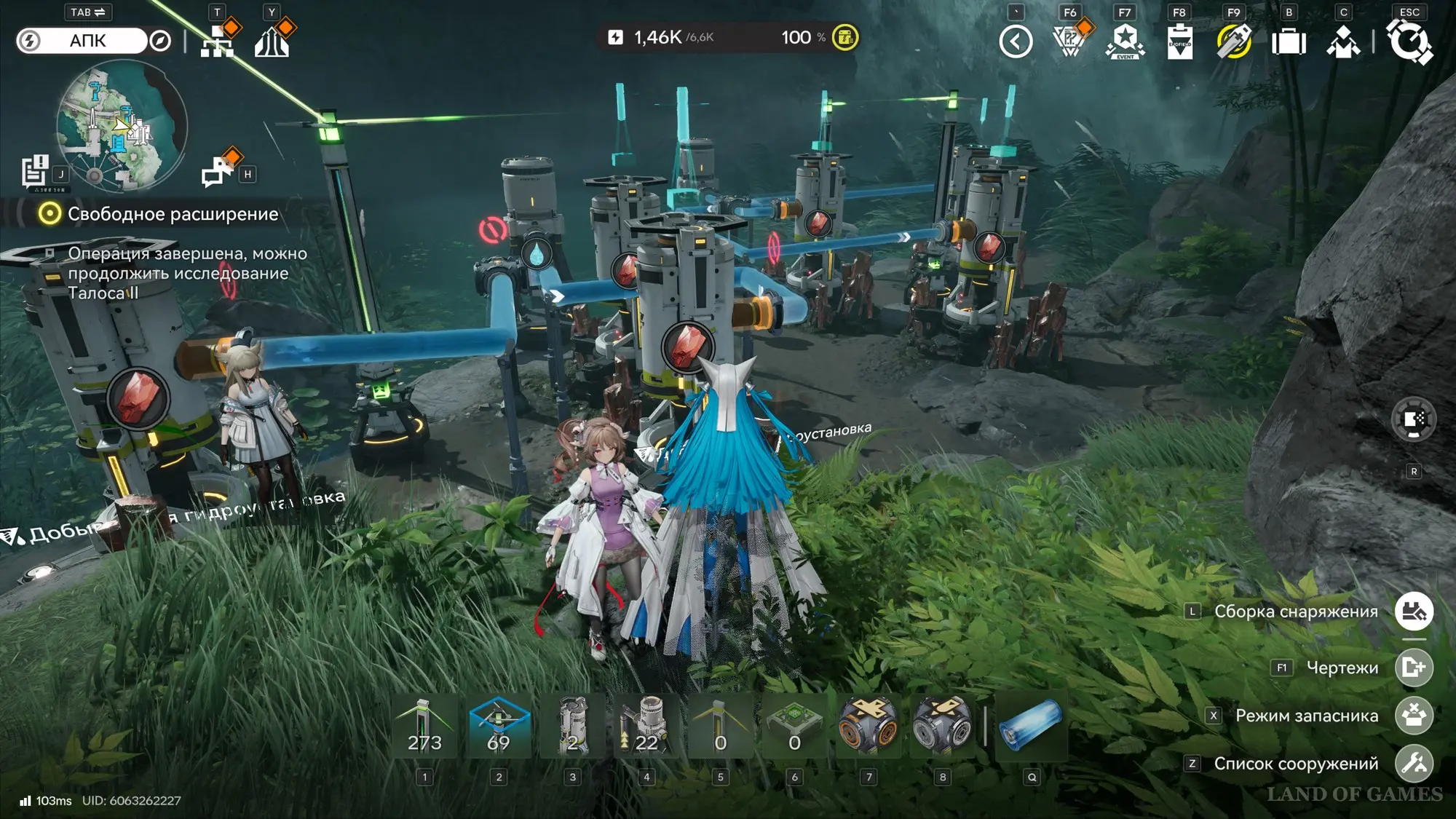The image size is (1456, 819).
Task: Open the clipboard icon under F8
Action: [1179, 41]
